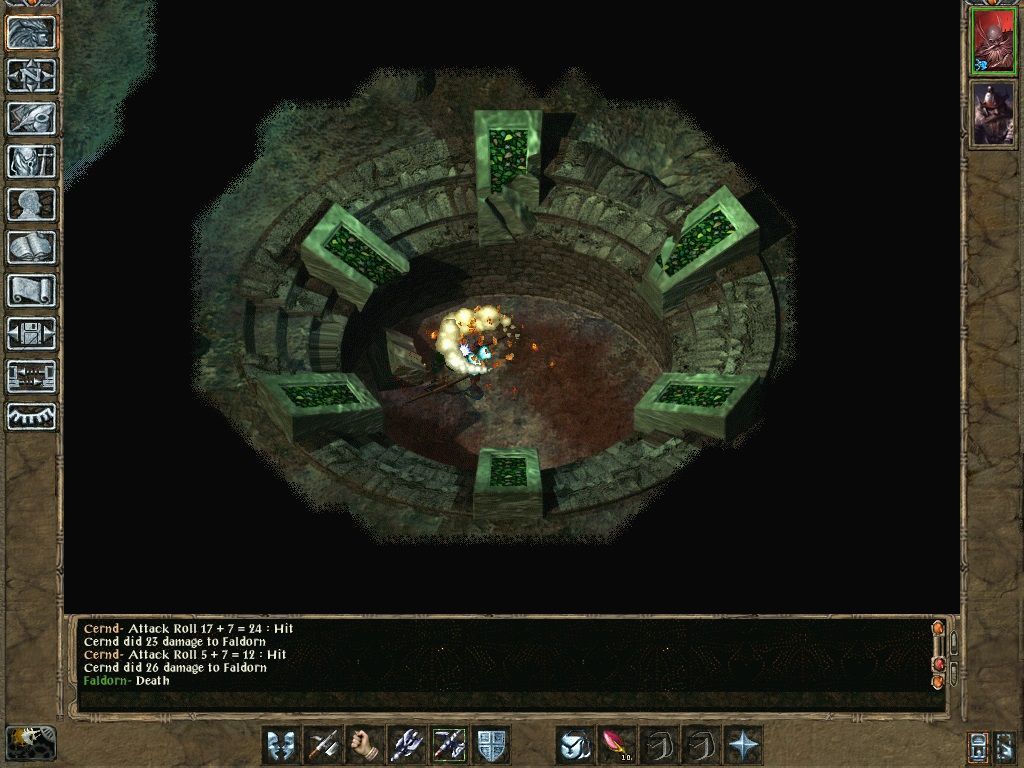
Task: Open the mage spellbook
Action: (31, 247)
